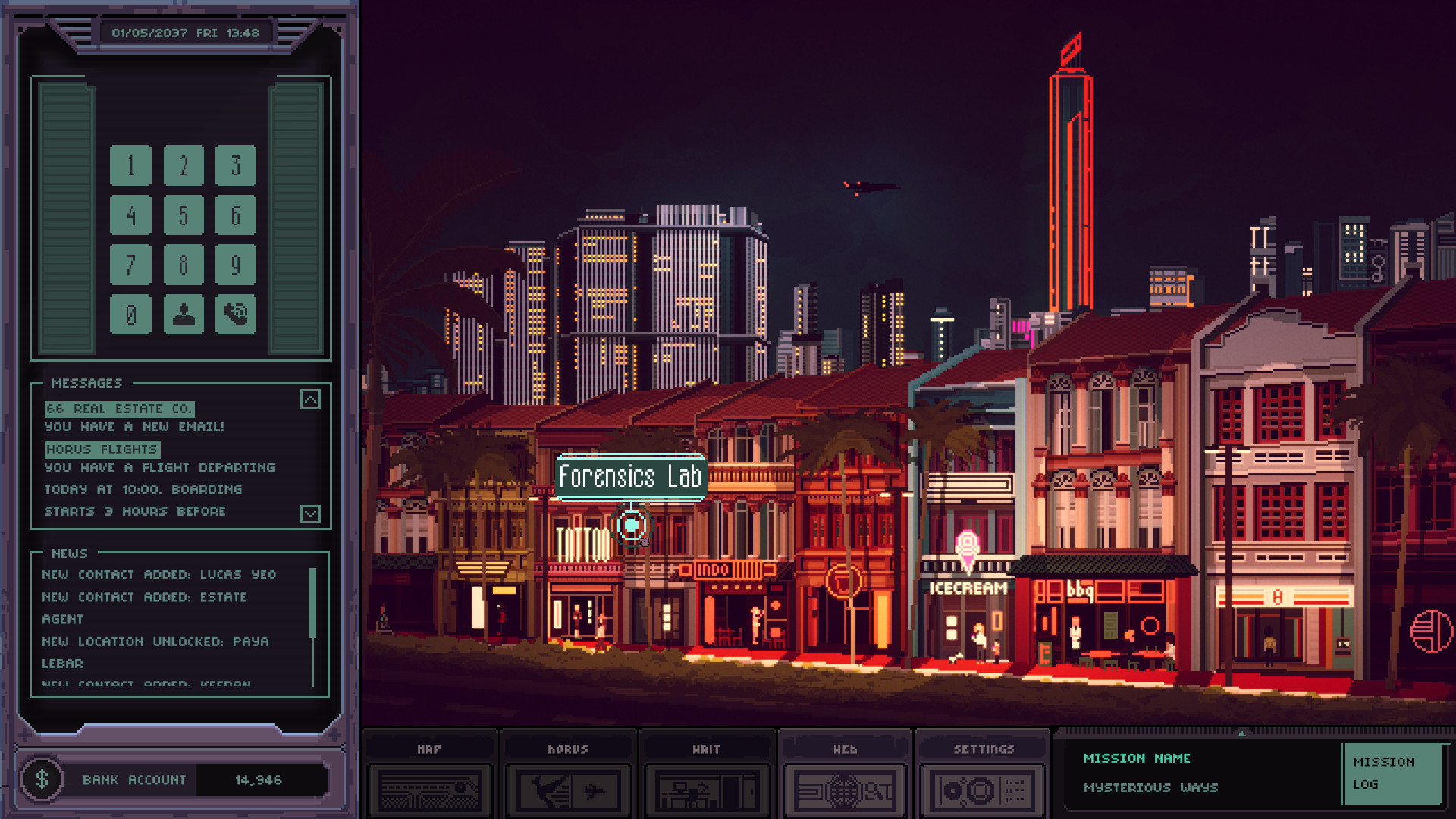Highlight the 66 Real Estate Co. message
The width and height of the screenshot is (1456, 819).
[118, 408]
